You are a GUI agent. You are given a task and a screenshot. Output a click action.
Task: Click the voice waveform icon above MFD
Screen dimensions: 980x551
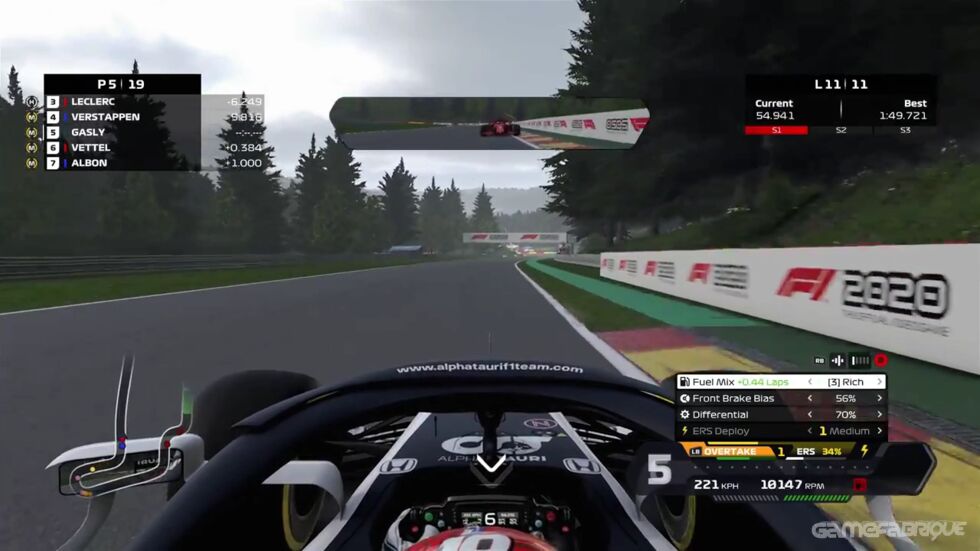tap(838, 360)
